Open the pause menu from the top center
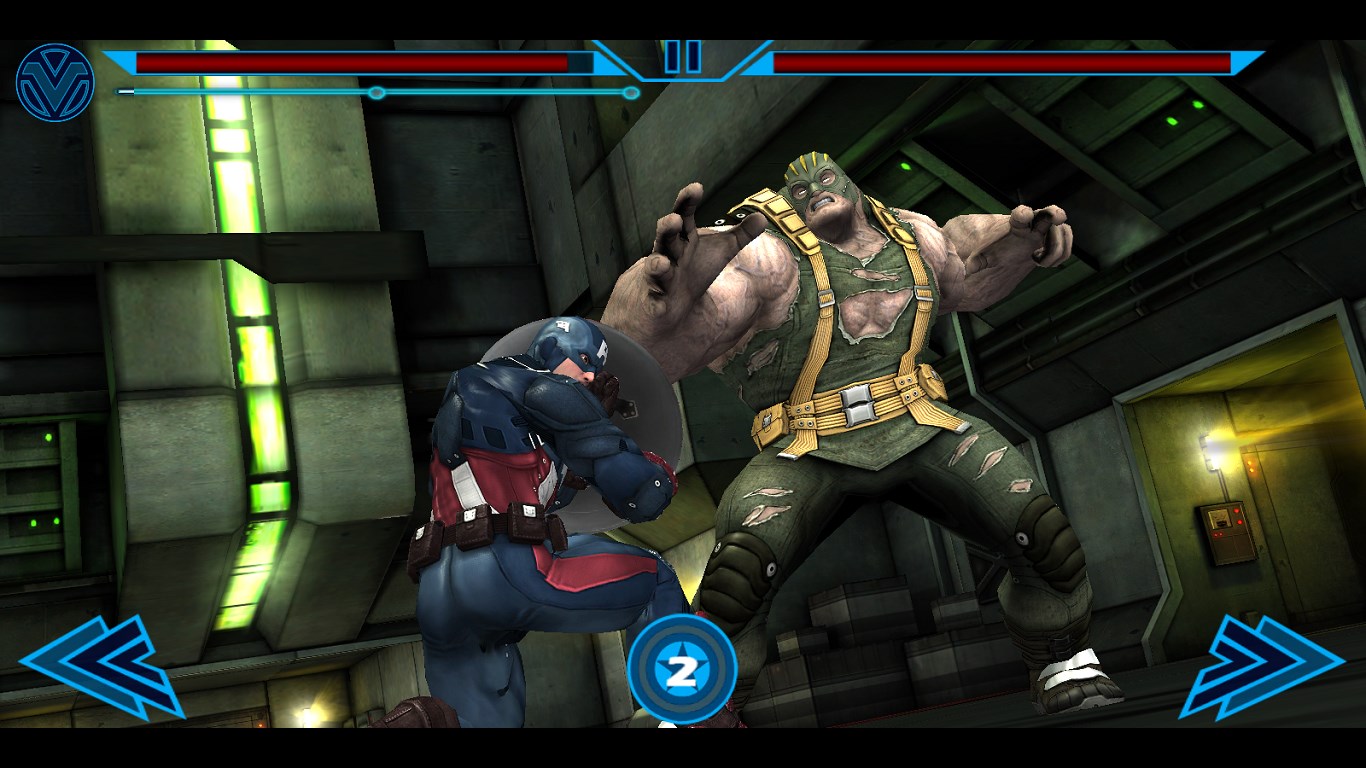The image size is (1366, 768). (x=683, y=57)
